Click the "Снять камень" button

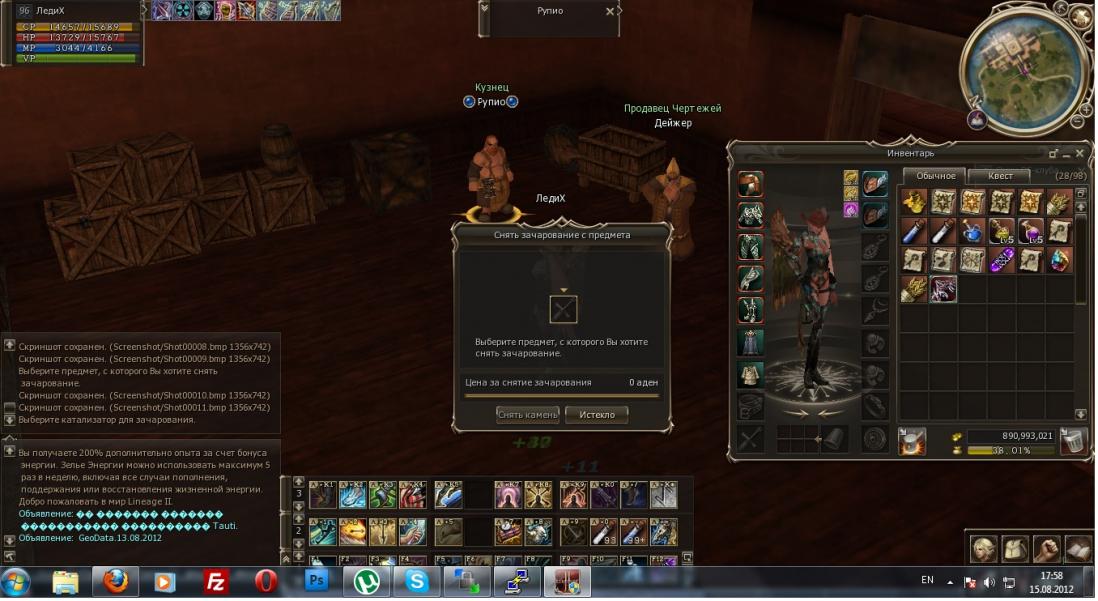527,414
